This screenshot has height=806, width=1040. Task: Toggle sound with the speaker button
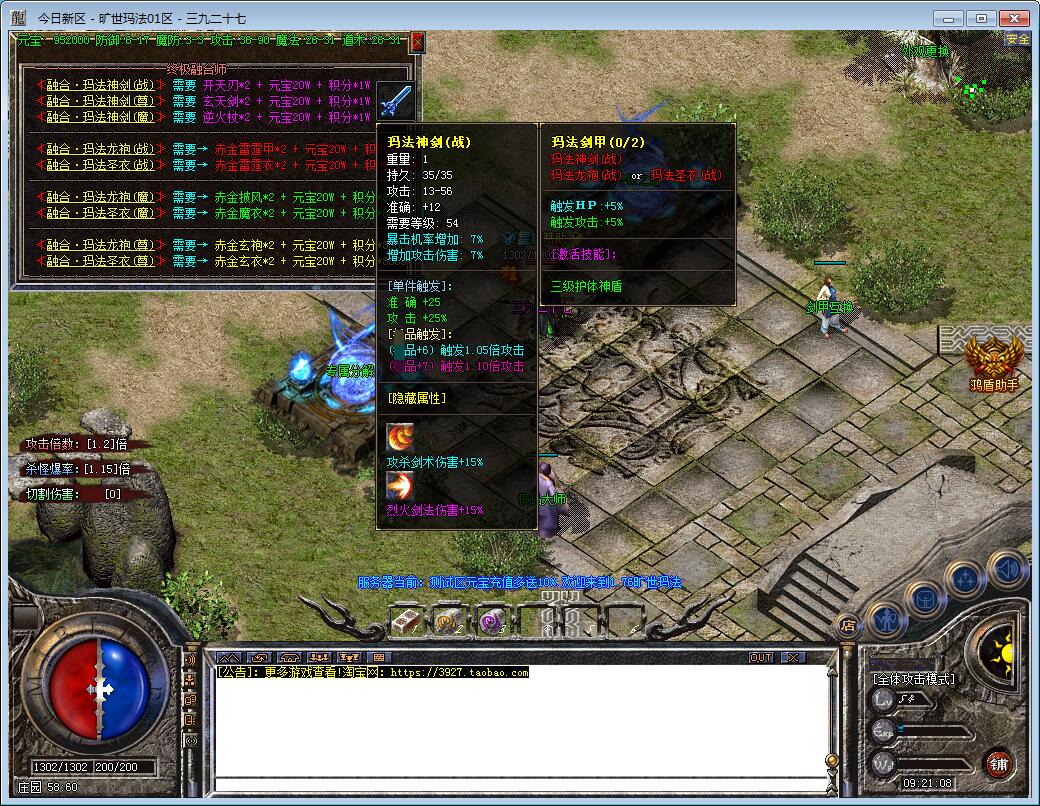click(x=1005, y=569)
